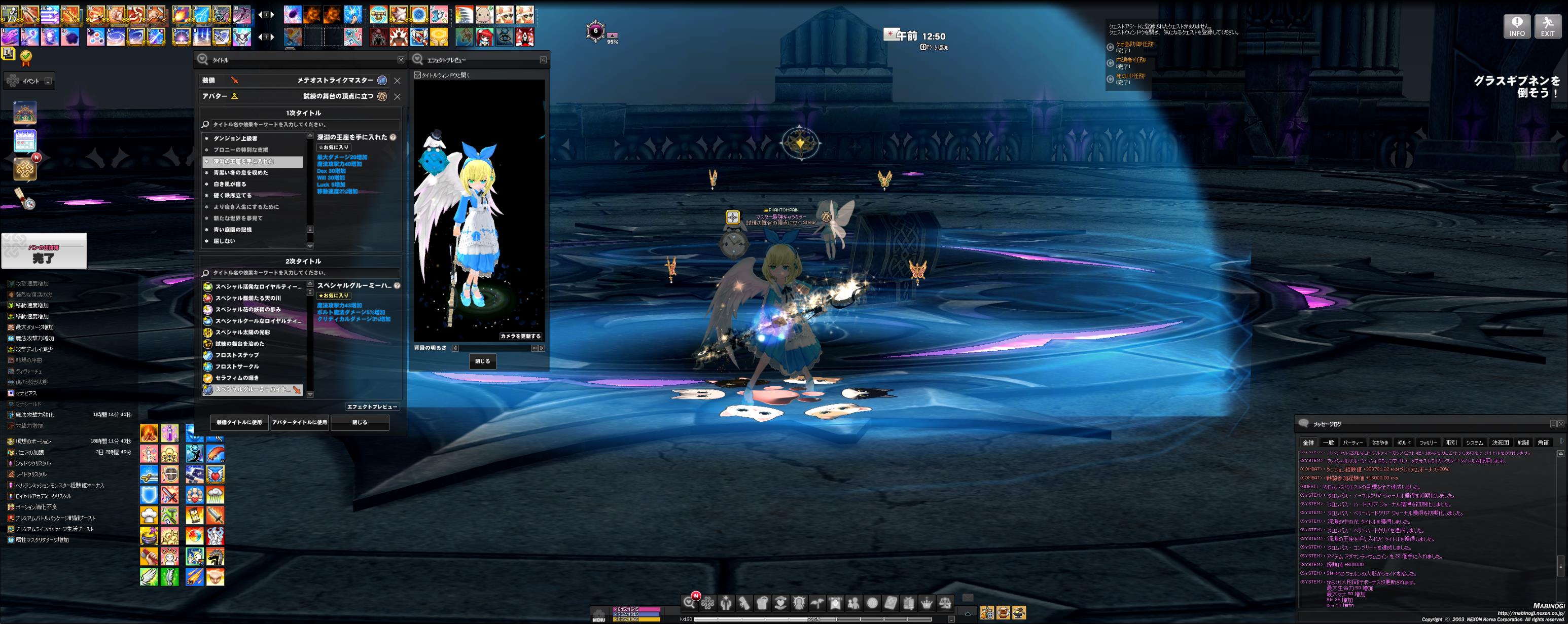Viewport: 1568px width, 624px height.
Task: Open the エフェクトプレビュー button in title window
Action: pos(372,407)
